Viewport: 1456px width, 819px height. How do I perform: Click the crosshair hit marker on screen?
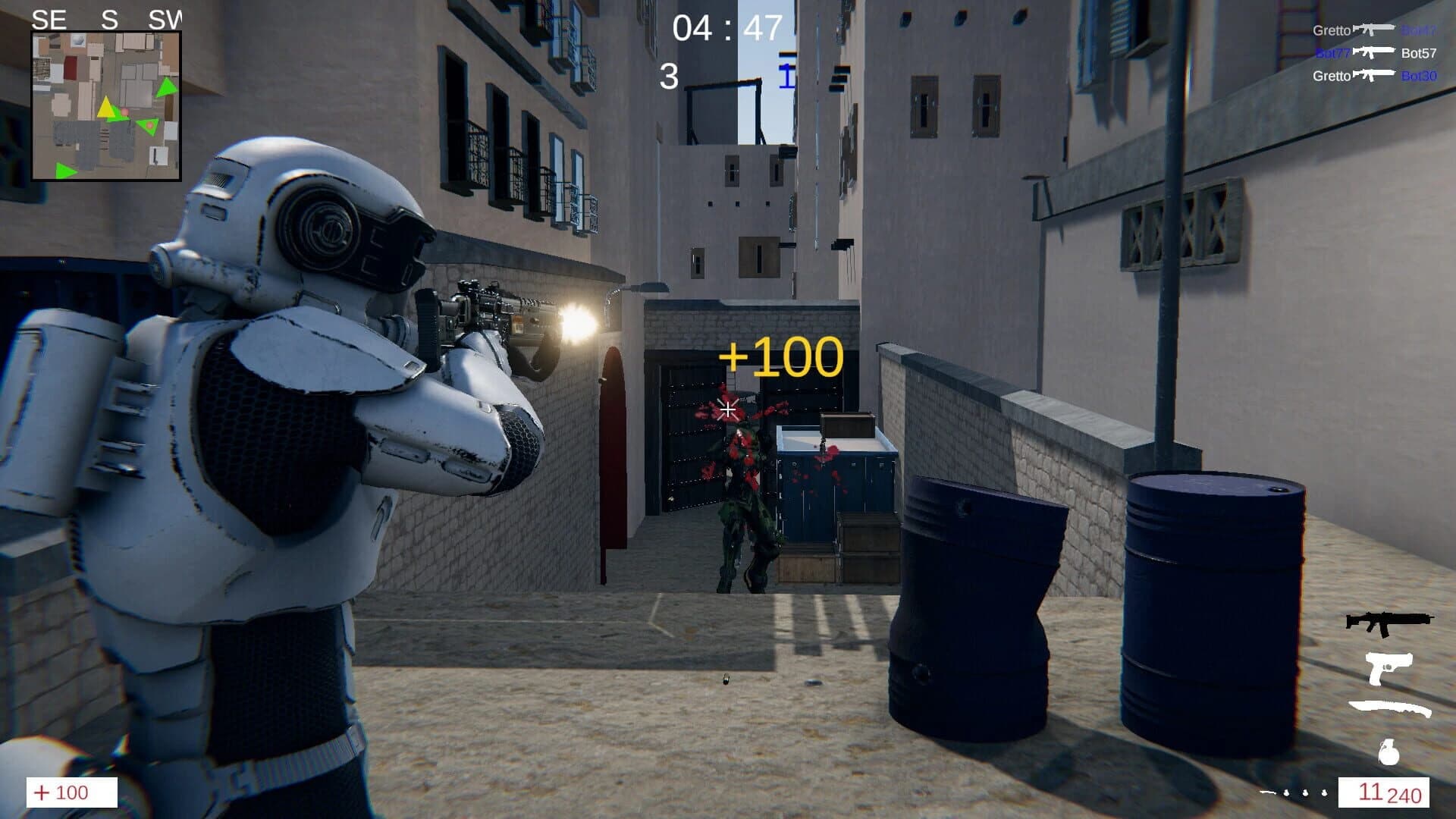point(727,409)
